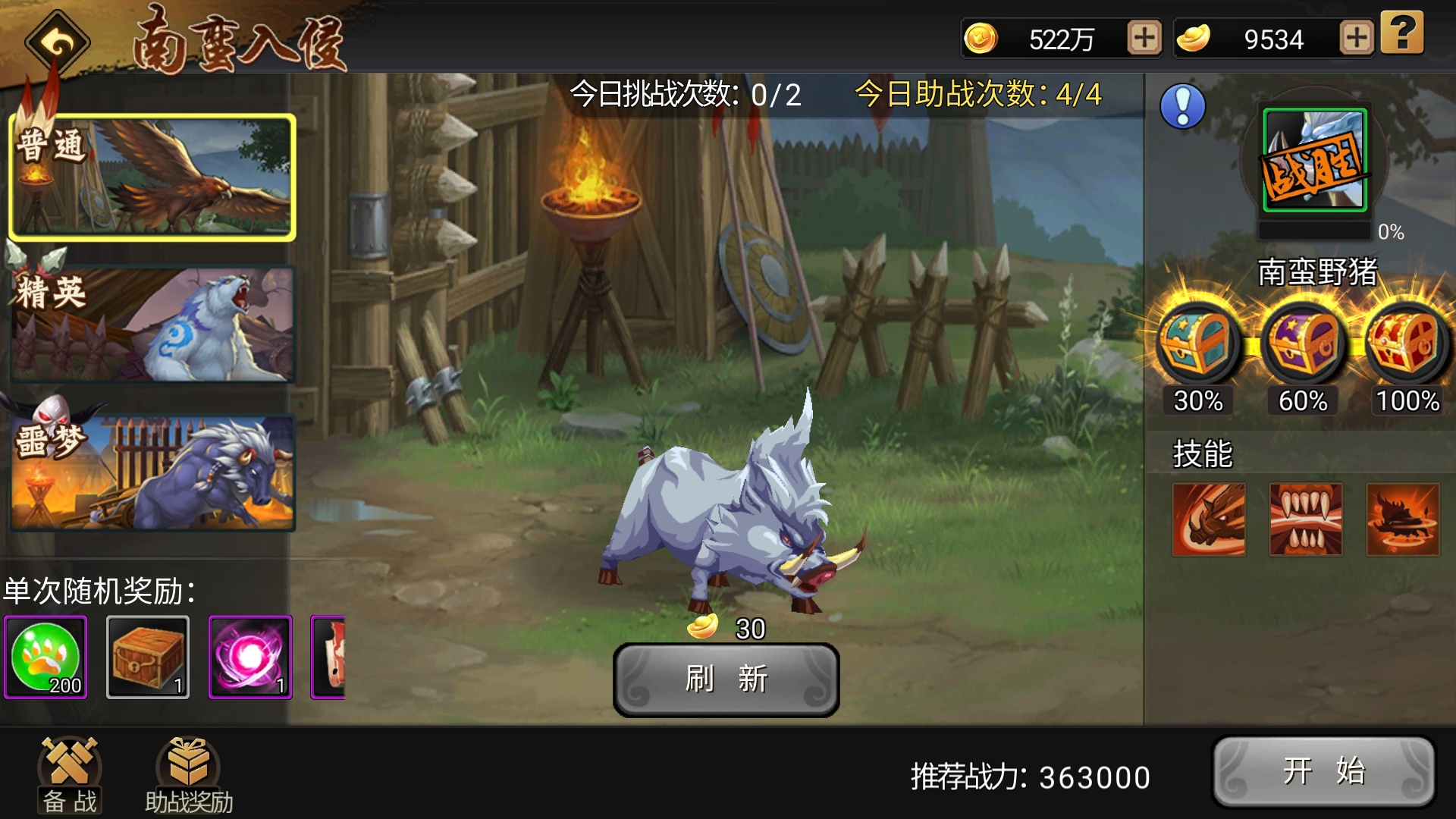Screen dimensions: 1456x819
Task: Tap the plus beside the gold coin balance
Action: tap(1145, 38)
